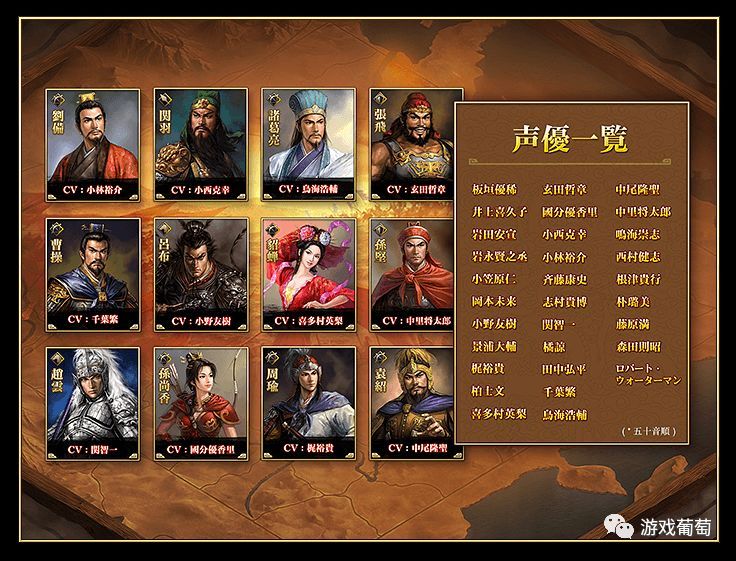The height and width of the screenshot is (561, 736).
Task: Choose the 呂布 portrait card
Action: tap(201, 274)
